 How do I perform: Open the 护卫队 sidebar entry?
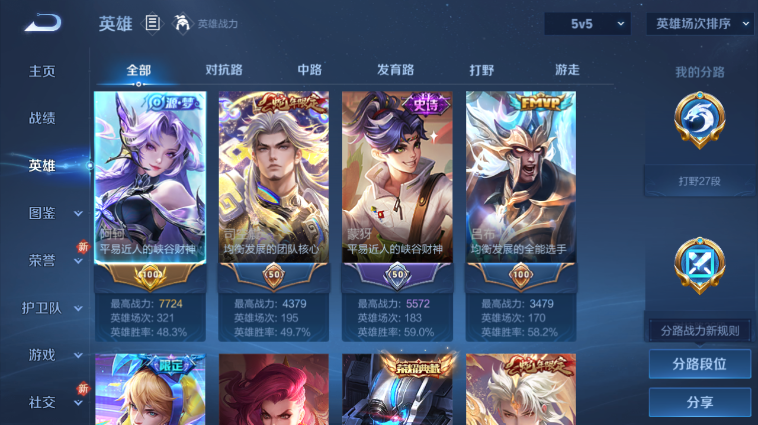42,308
